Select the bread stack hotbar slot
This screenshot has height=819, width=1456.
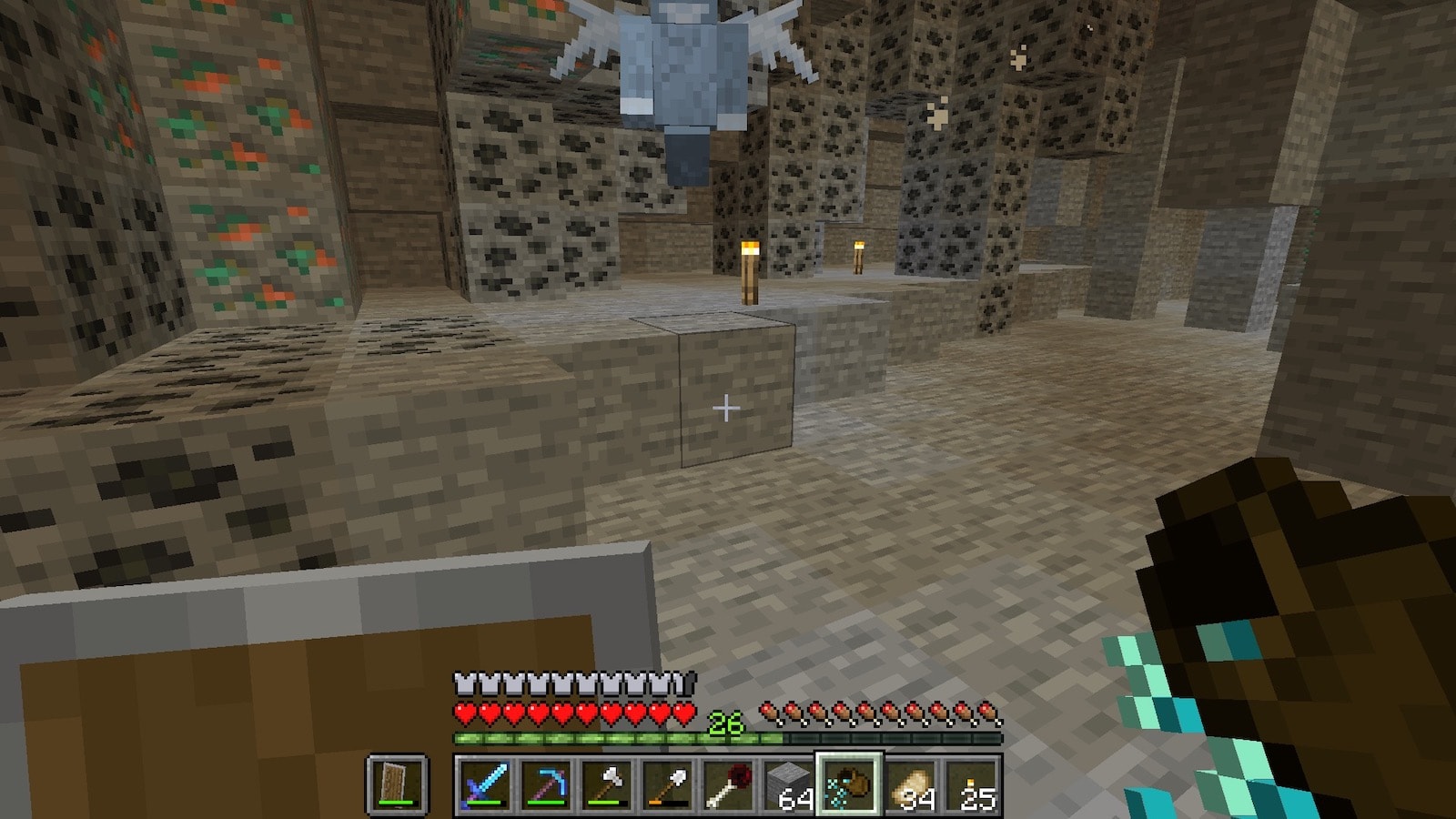(x=912, y=784)
